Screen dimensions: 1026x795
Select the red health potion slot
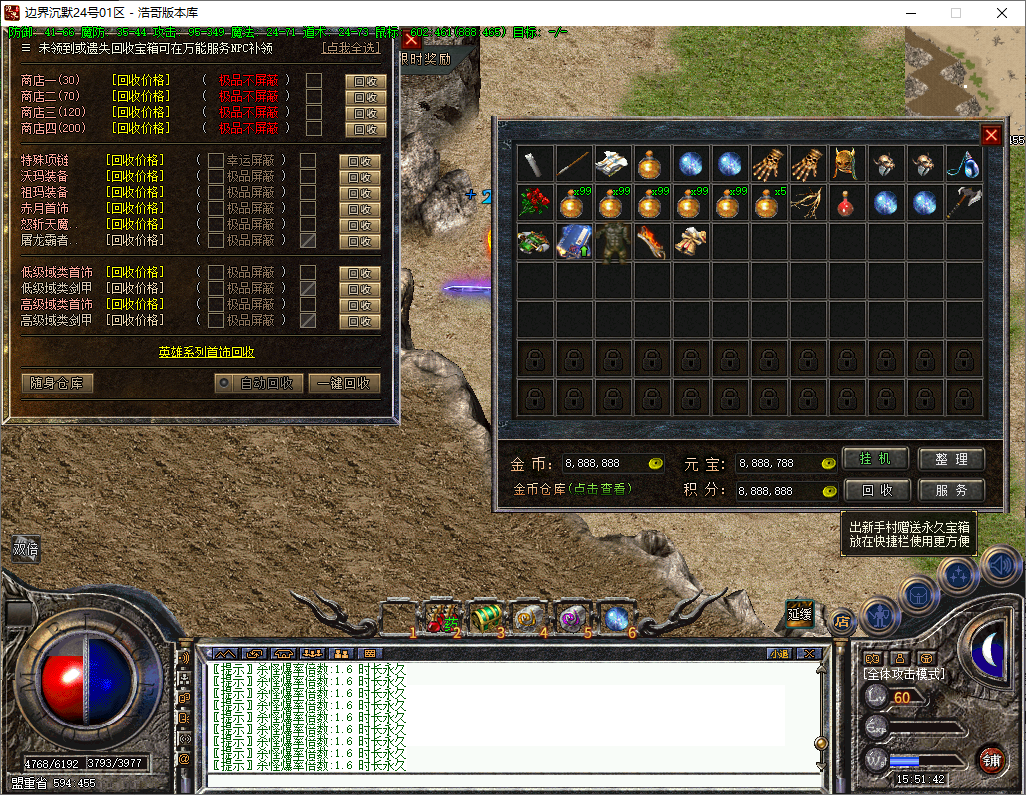tap(847, 204)
